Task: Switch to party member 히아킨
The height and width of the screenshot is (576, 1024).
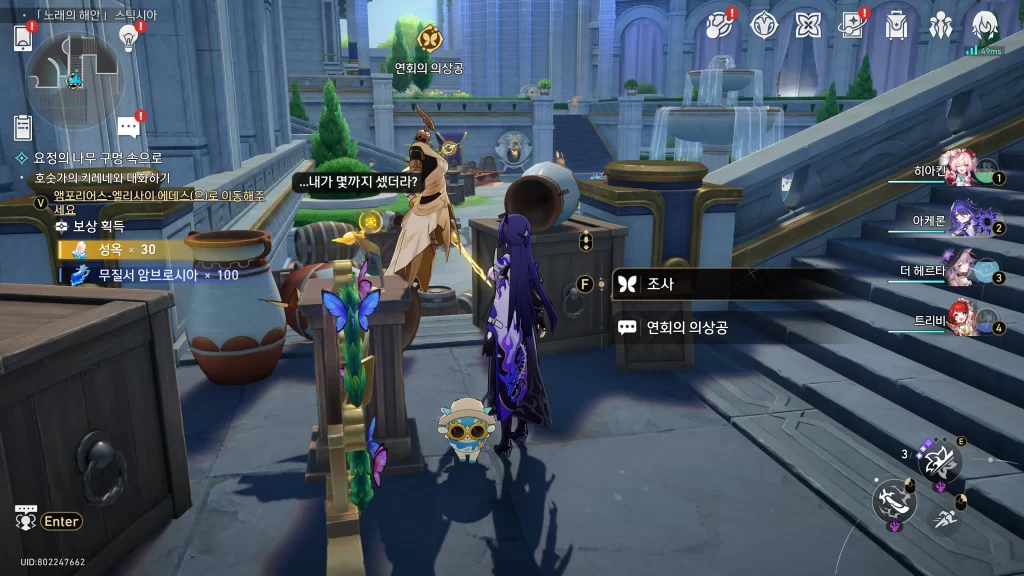Action: tap(960, 172)
